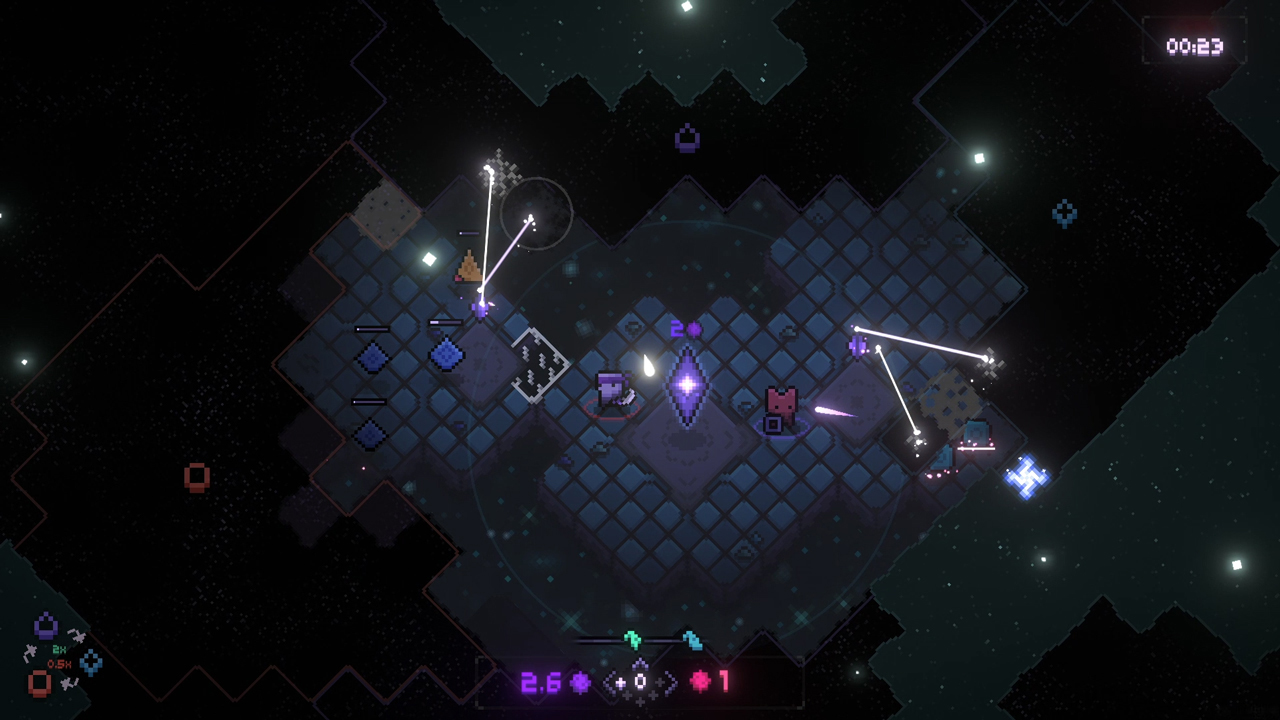
Task: Select the blue diamond element in the legend
Action: [x=91, y=661]
